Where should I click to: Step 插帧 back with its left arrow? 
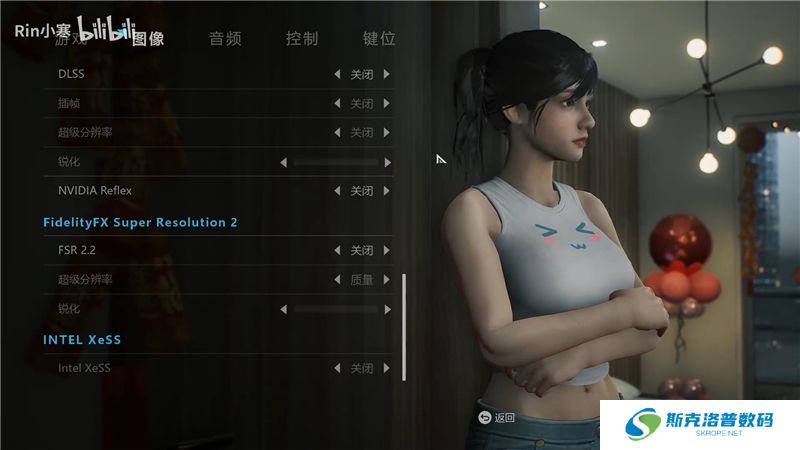(x=337, y=104)
